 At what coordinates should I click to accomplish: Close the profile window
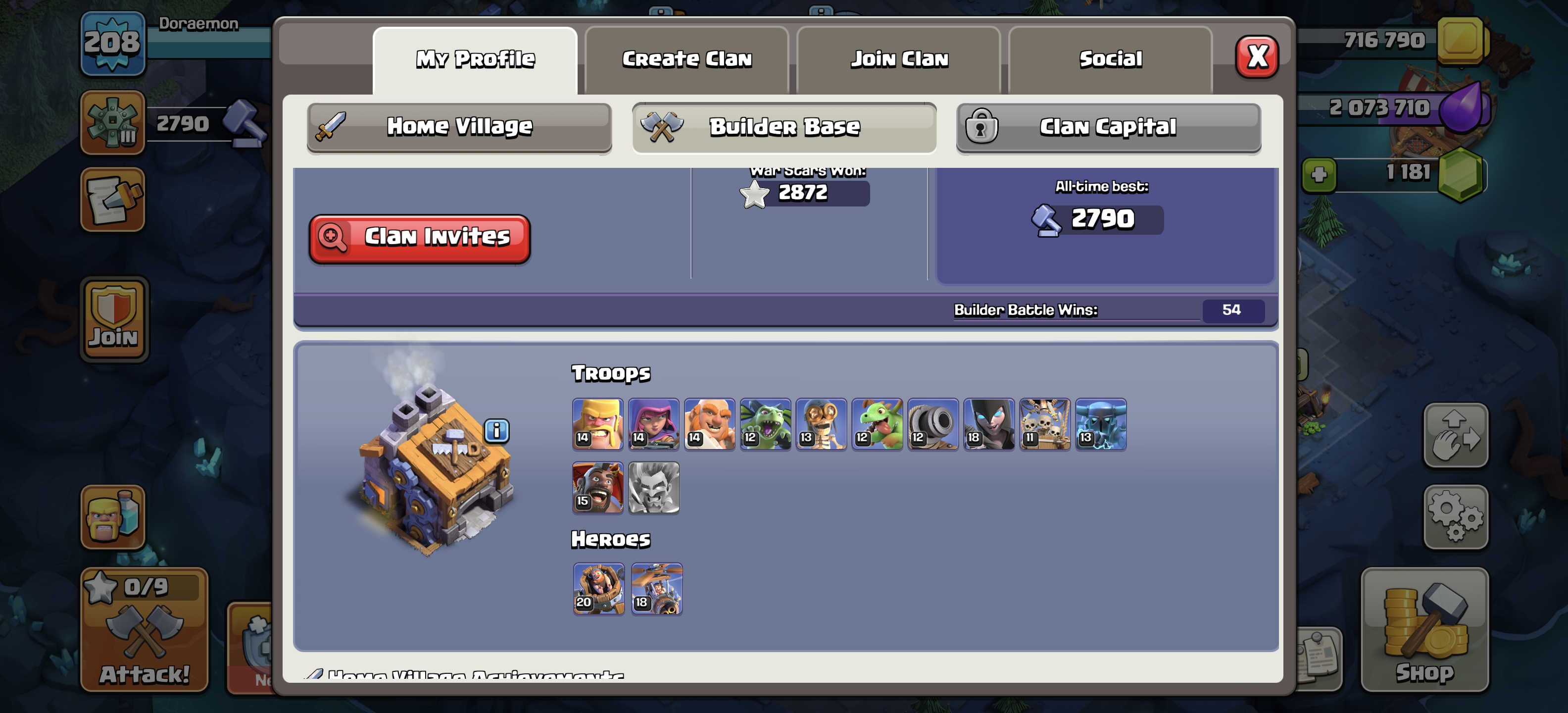click(x=1256, y=56)
